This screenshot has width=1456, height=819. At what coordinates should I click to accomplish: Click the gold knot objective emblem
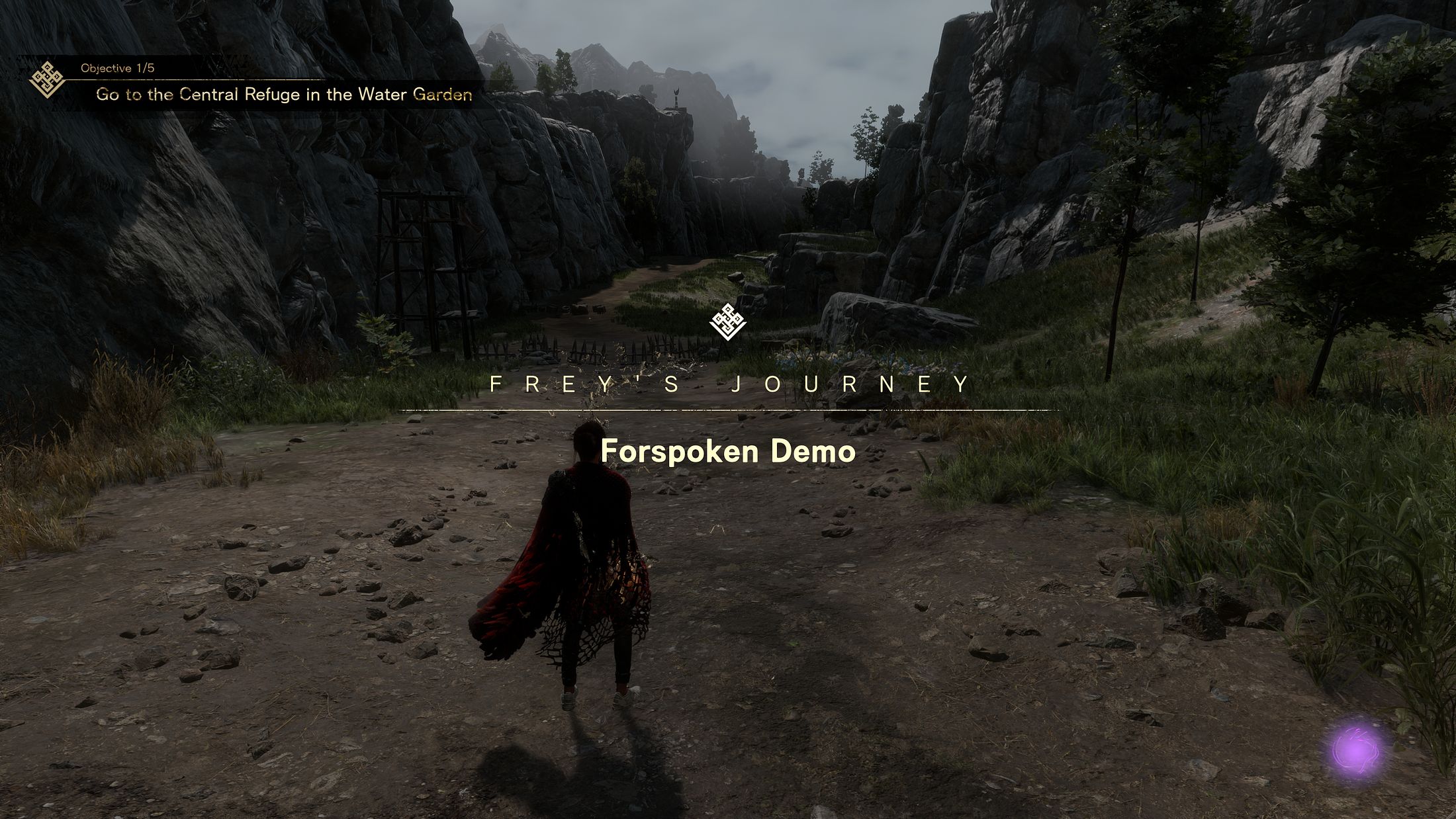47,80
